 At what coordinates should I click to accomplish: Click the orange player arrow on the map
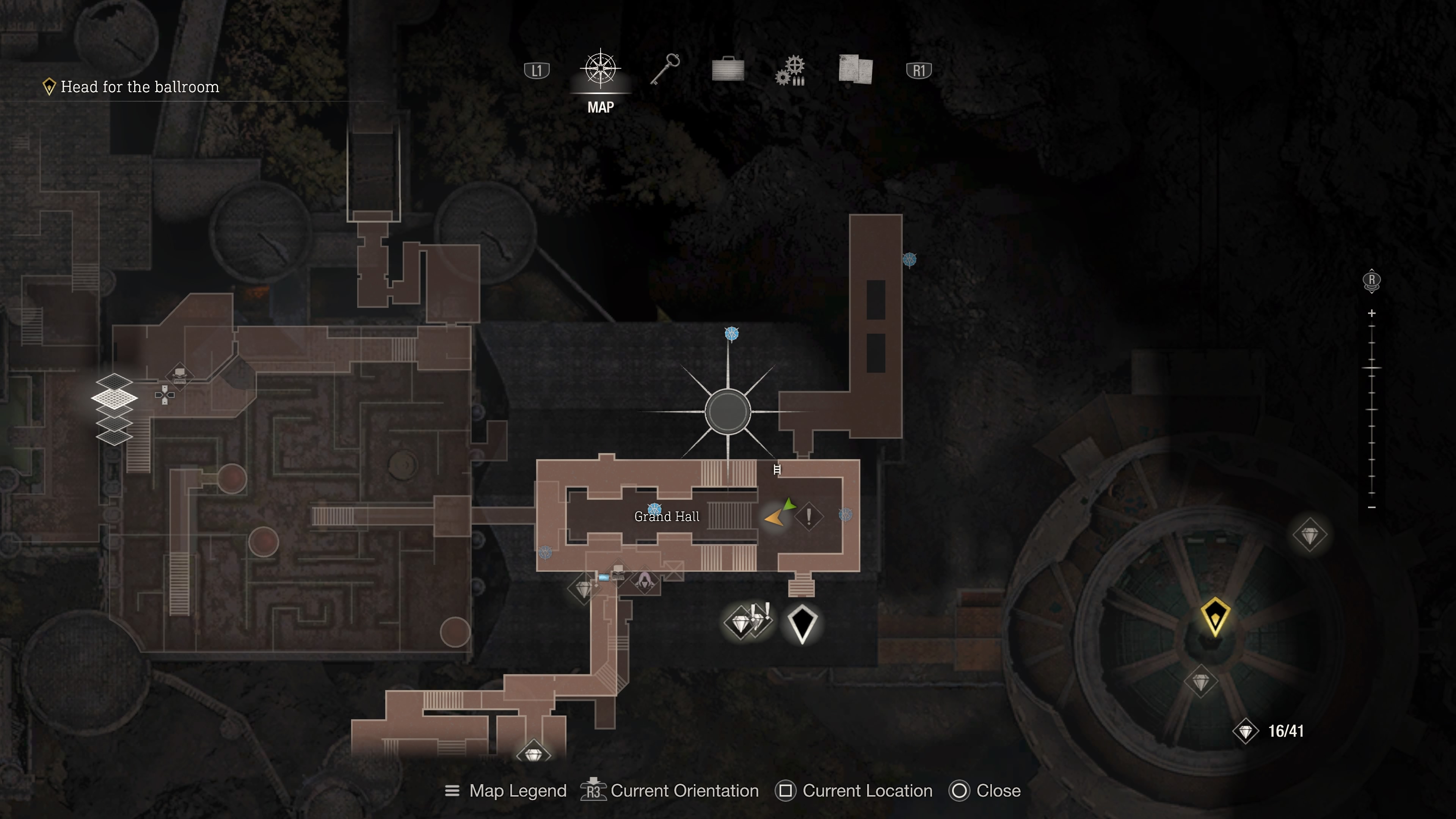pos(774,517)
